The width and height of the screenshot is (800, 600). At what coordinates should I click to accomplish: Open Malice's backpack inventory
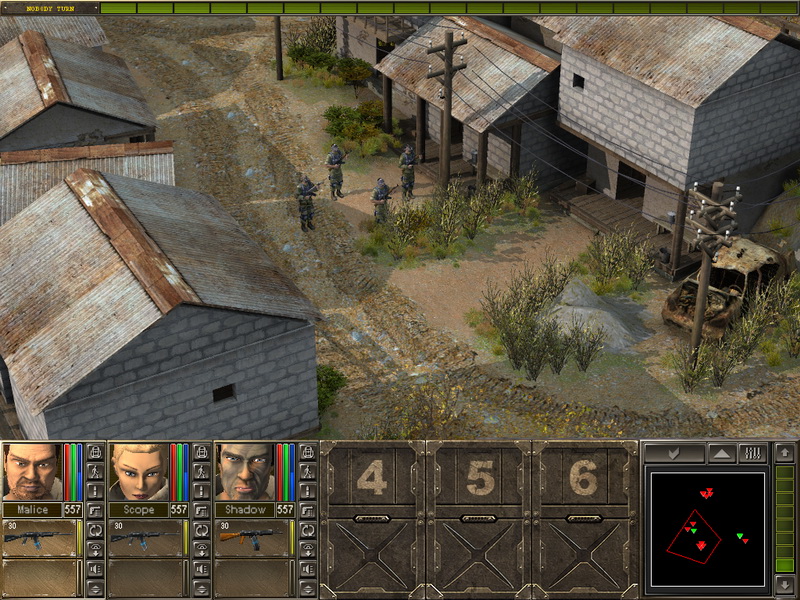click(96, 451)
